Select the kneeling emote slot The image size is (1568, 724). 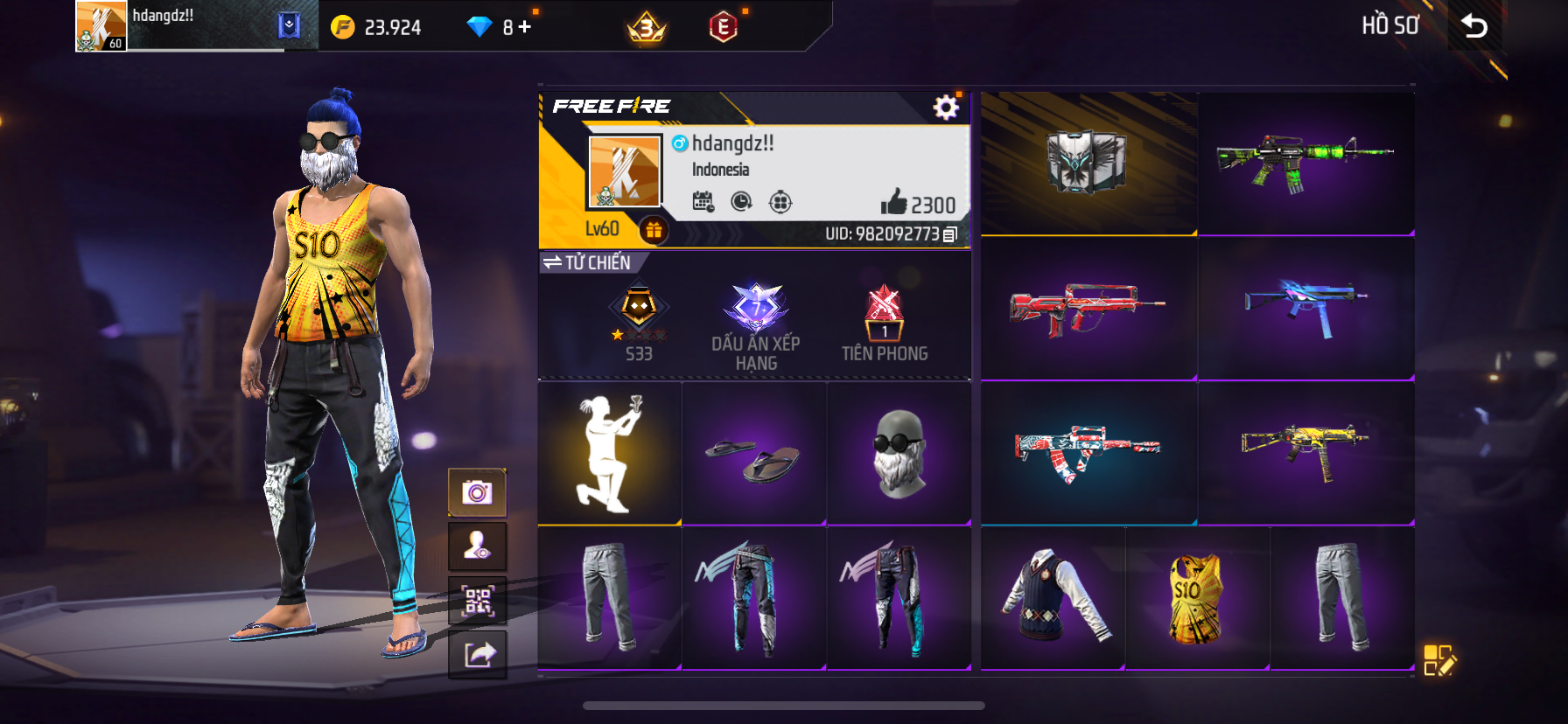point(609,453)
